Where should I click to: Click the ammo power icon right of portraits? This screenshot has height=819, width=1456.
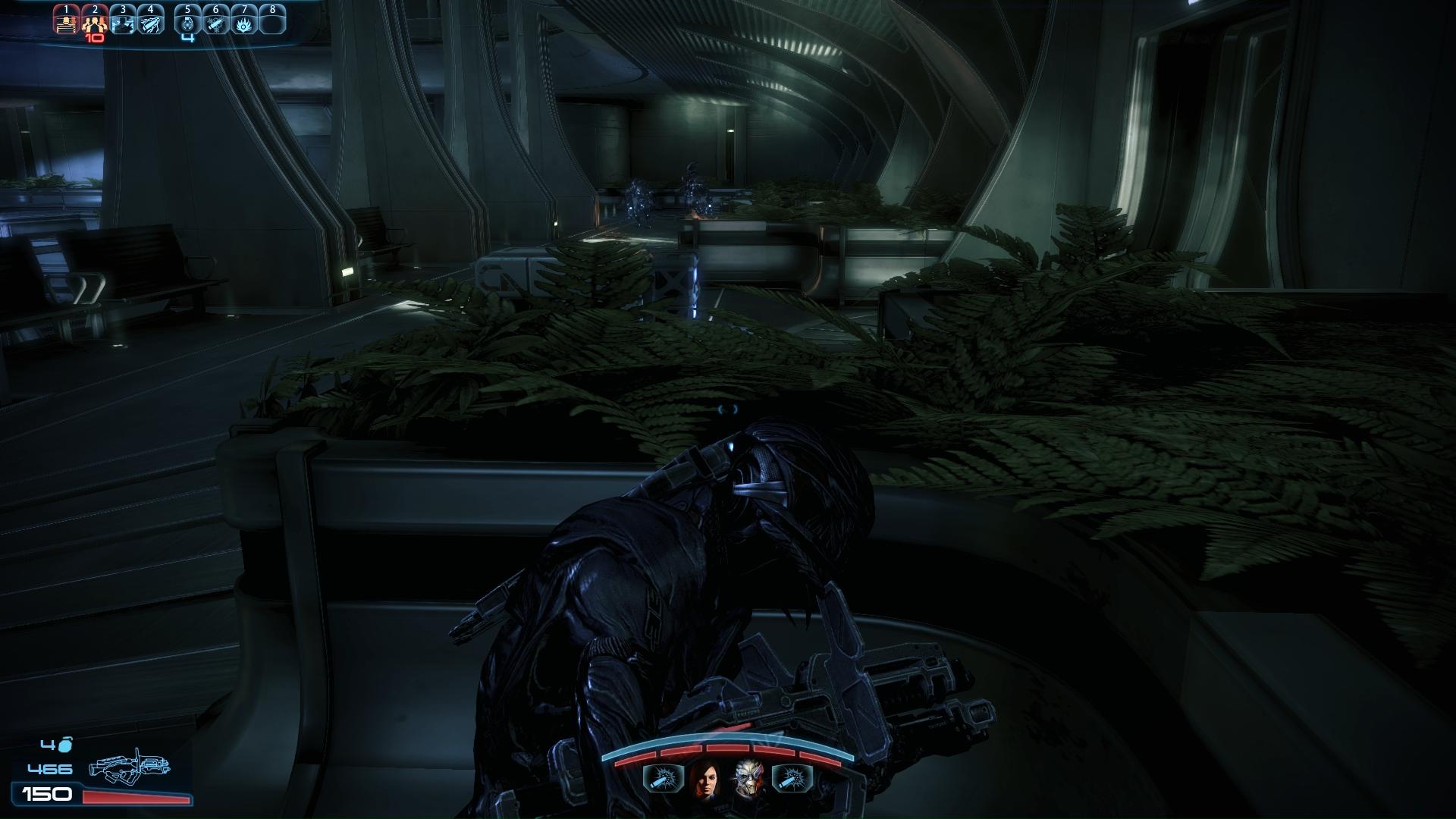[792, 779]
